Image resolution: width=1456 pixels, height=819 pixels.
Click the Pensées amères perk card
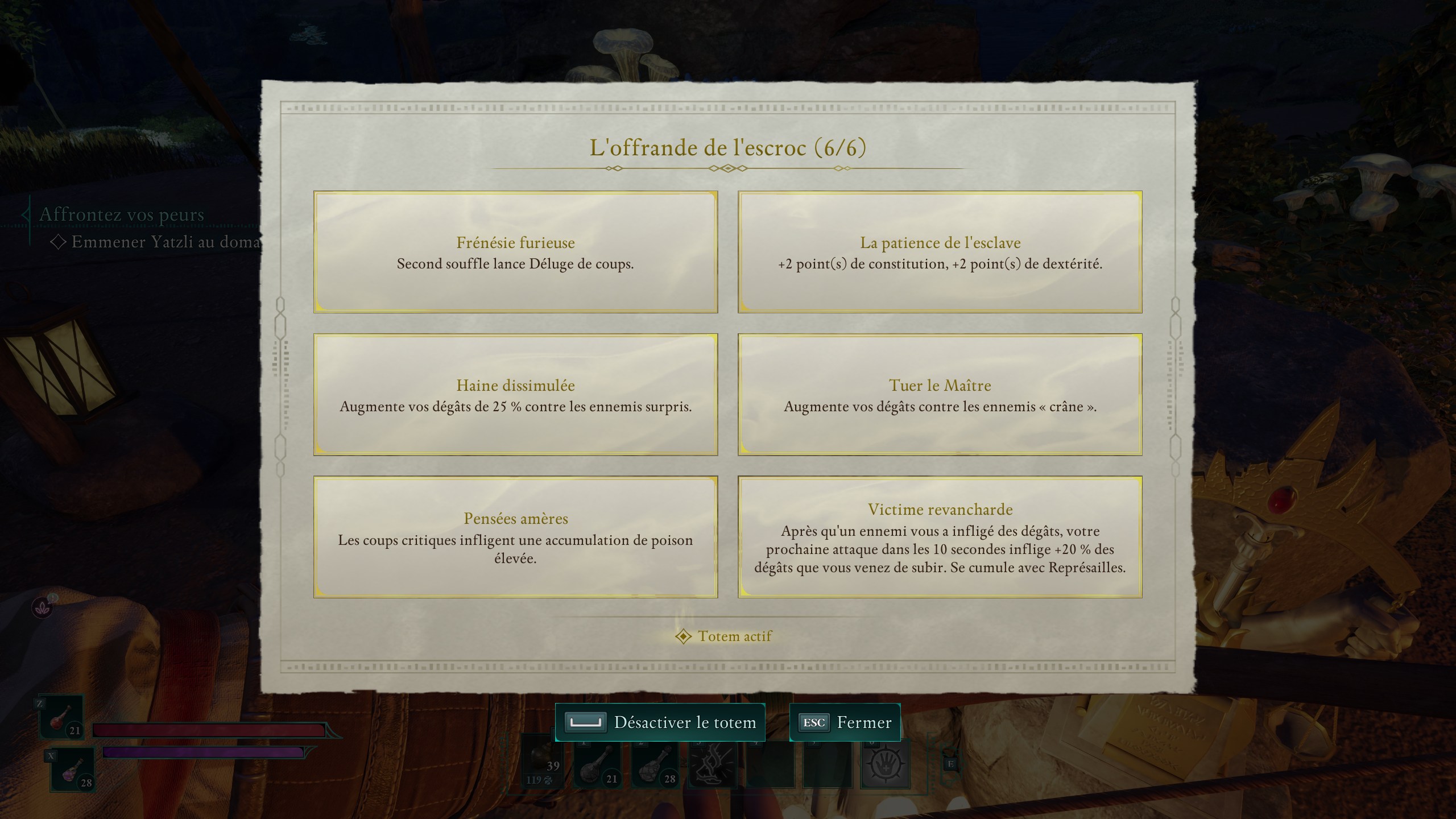click(515, 539)
